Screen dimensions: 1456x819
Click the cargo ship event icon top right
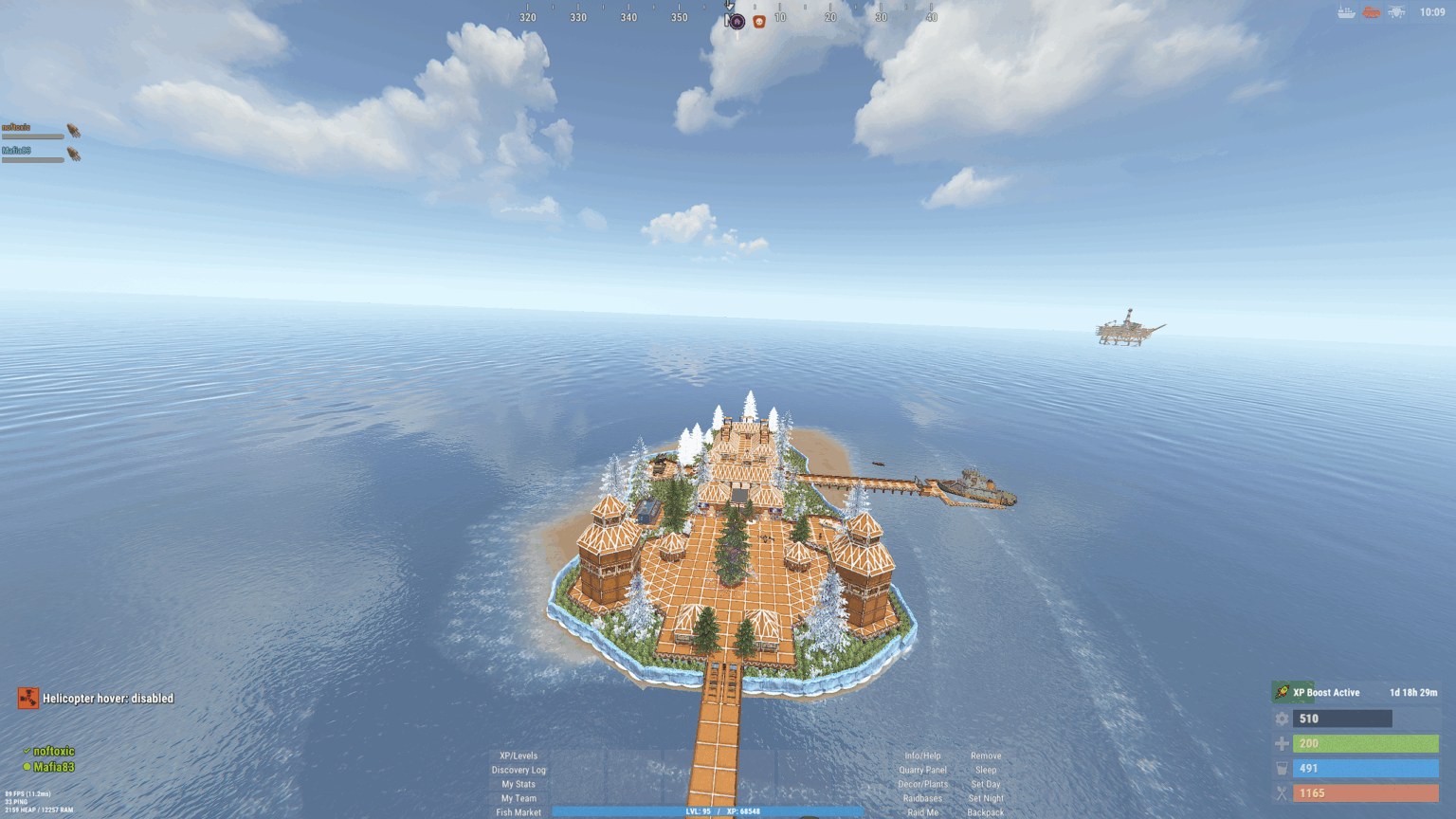pos(1346,13)
